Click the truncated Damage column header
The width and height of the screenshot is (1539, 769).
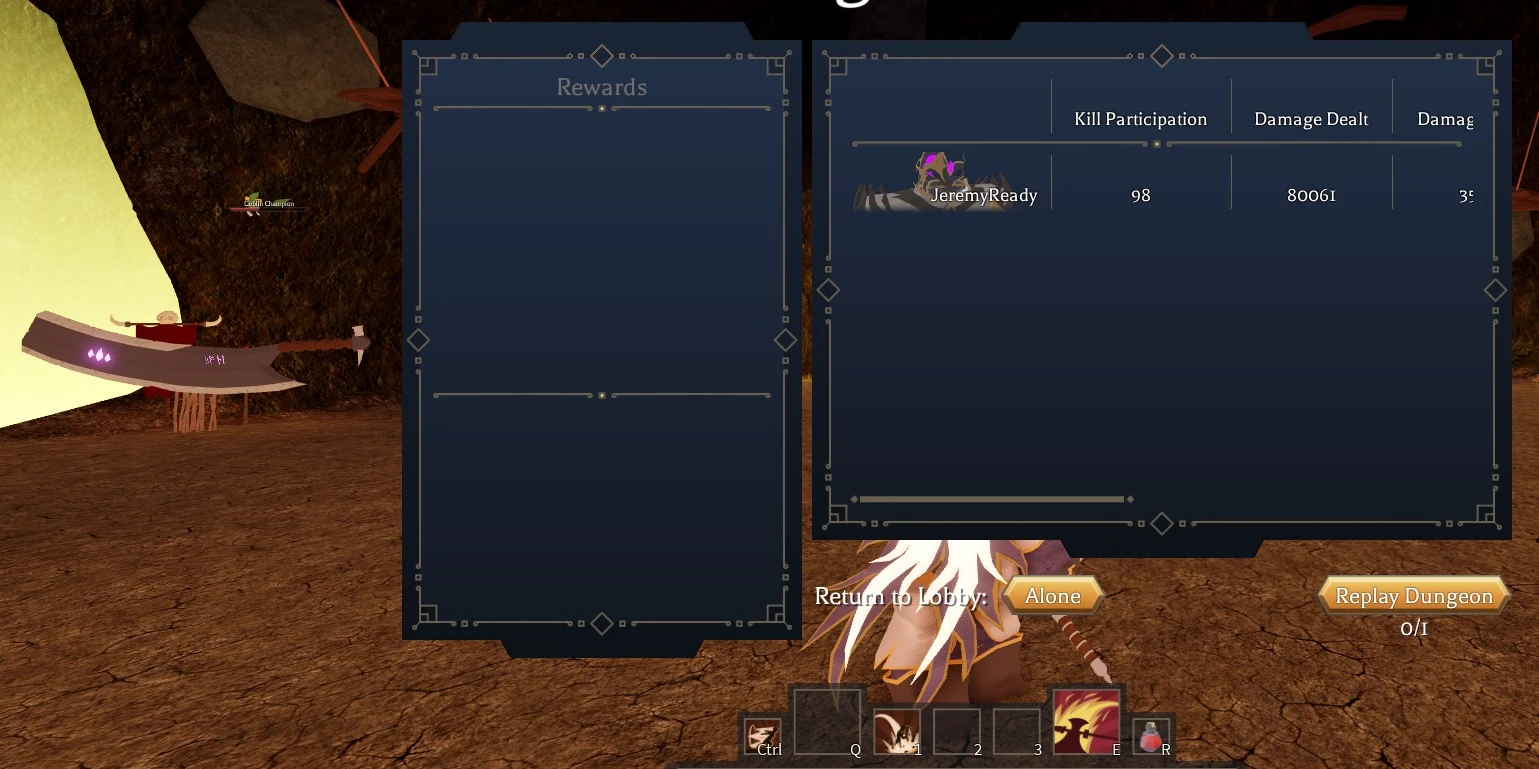coord(1448,118)
